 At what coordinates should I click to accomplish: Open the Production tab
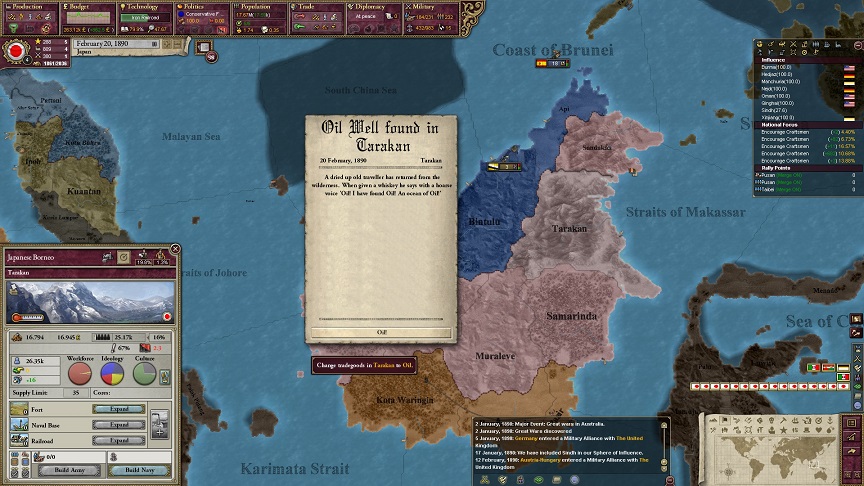(30, 6)
